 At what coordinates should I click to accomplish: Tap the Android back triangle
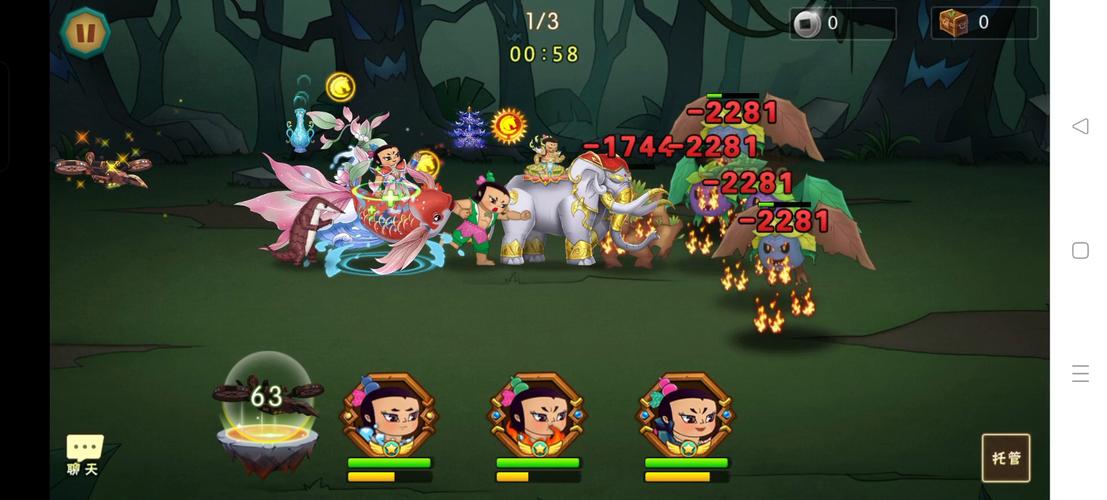(1080, 126)
